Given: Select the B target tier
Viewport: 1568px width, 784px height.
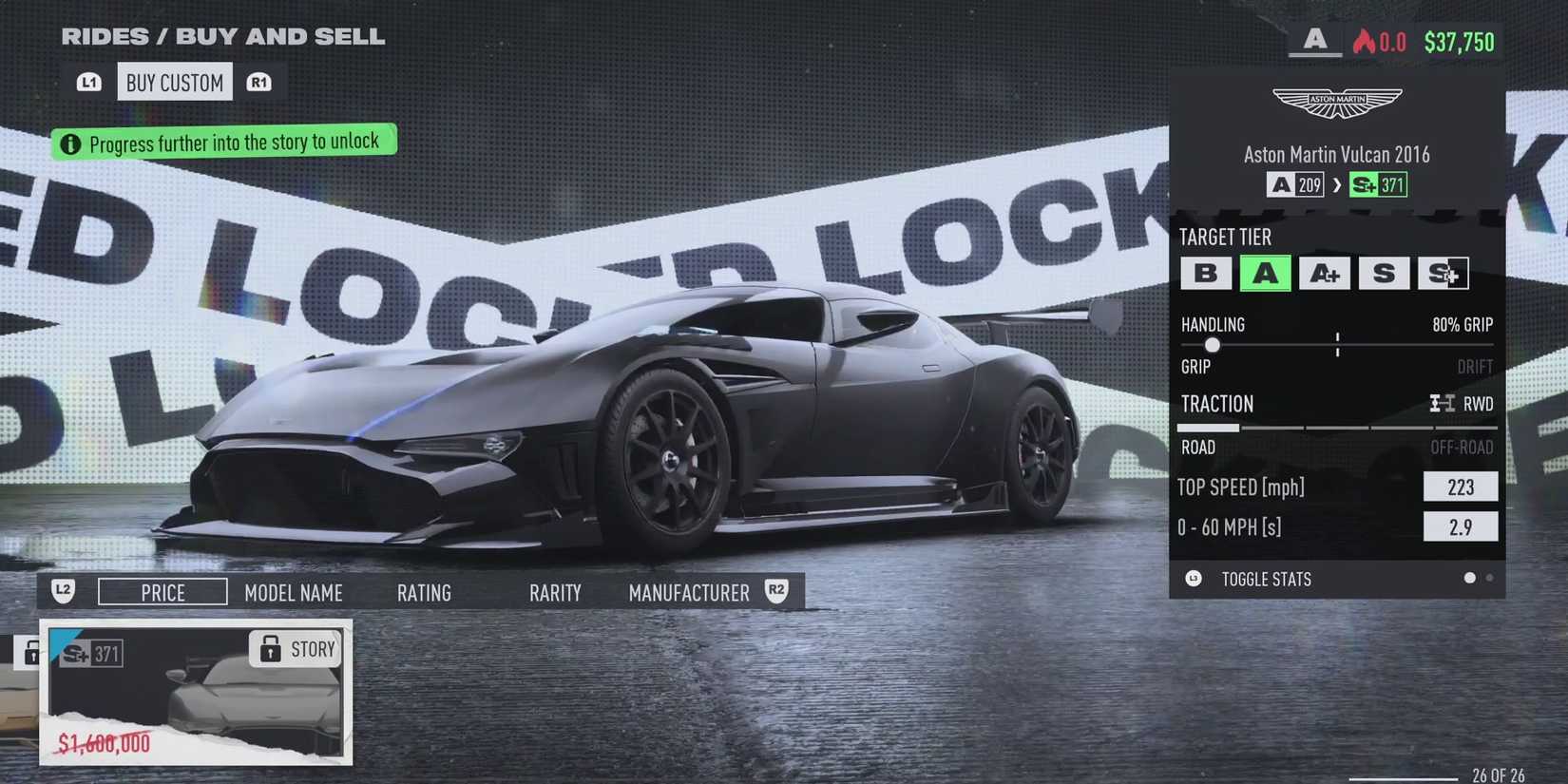Looking at the screenshot, I should coord(1206,274).
